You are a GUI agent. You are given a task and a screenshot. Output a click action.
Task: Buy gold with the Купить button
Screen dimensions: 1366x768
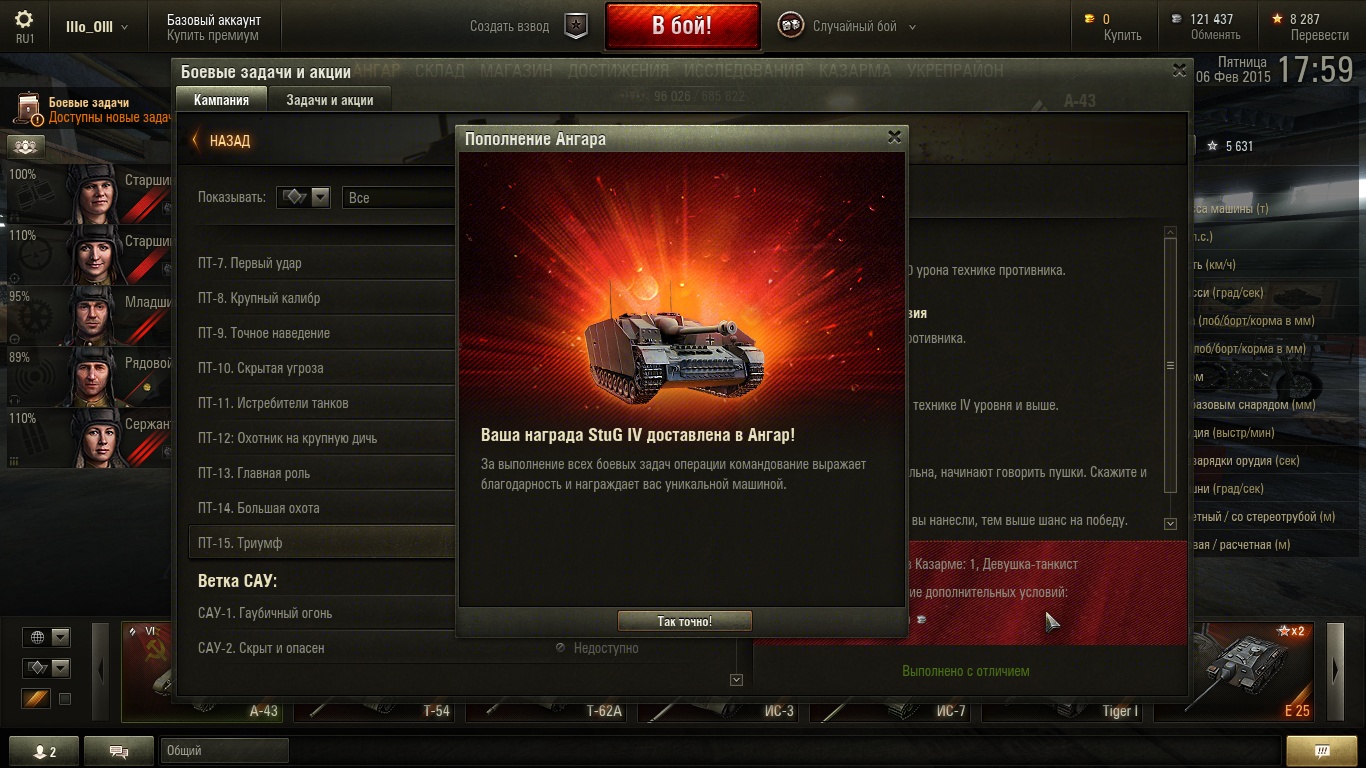(1122, 35)
